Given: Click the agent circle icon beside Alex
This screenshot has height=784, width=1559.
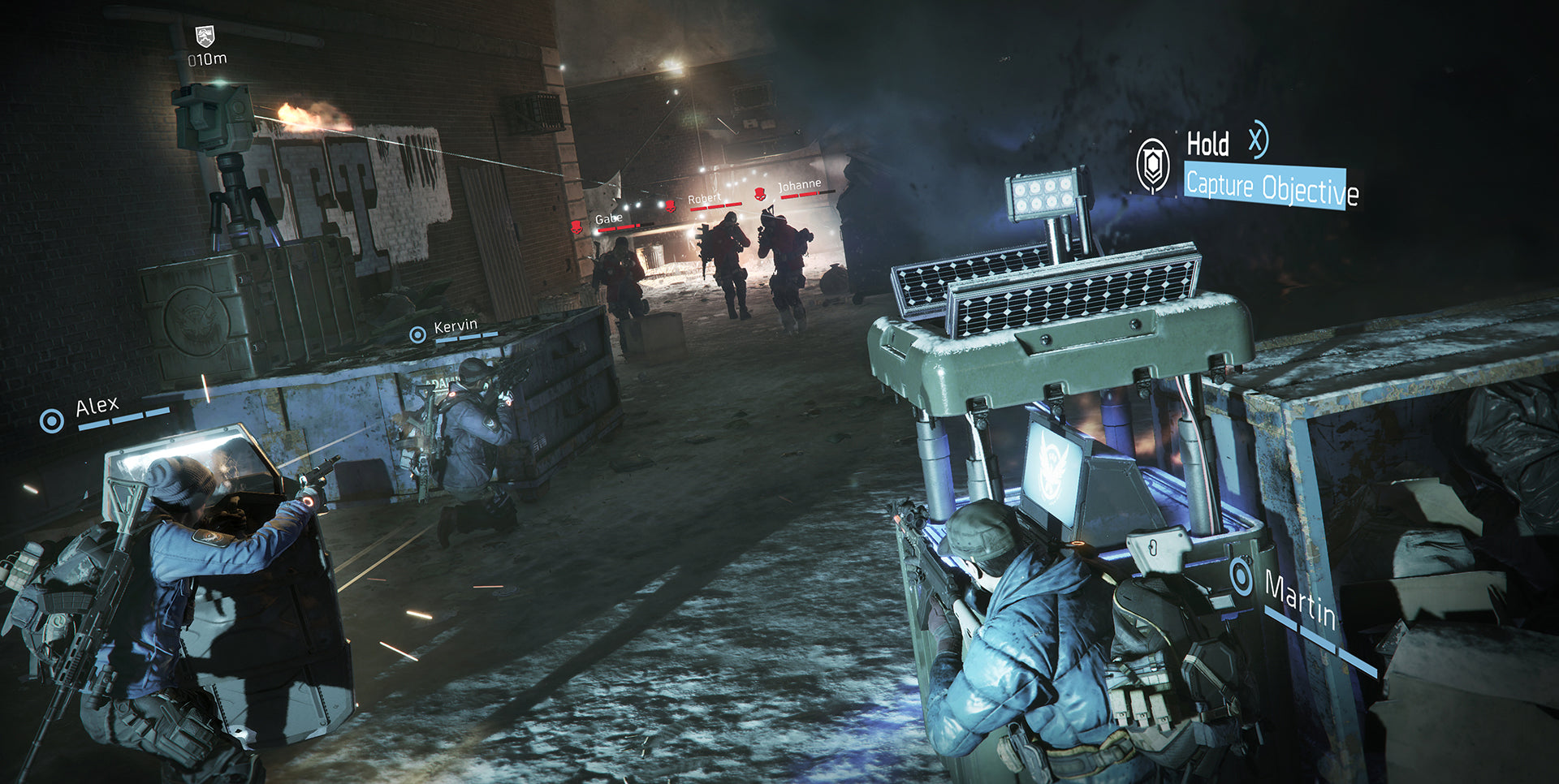Looking at the screenshot, I should click(x=54, y=422).
